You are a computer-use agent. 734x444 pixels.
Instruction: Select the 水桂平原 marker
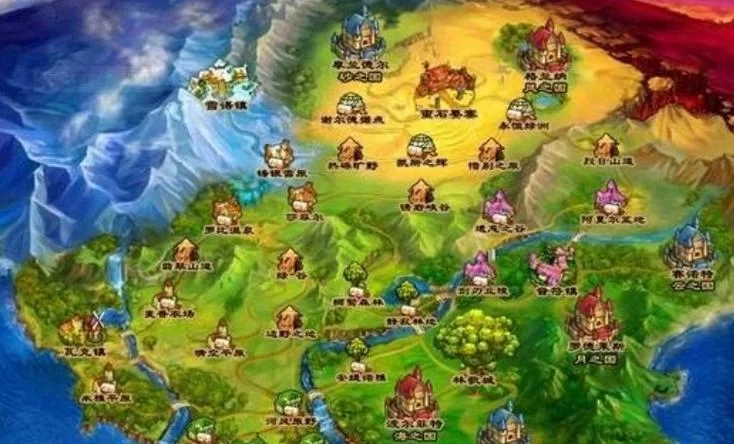(106, 379)
